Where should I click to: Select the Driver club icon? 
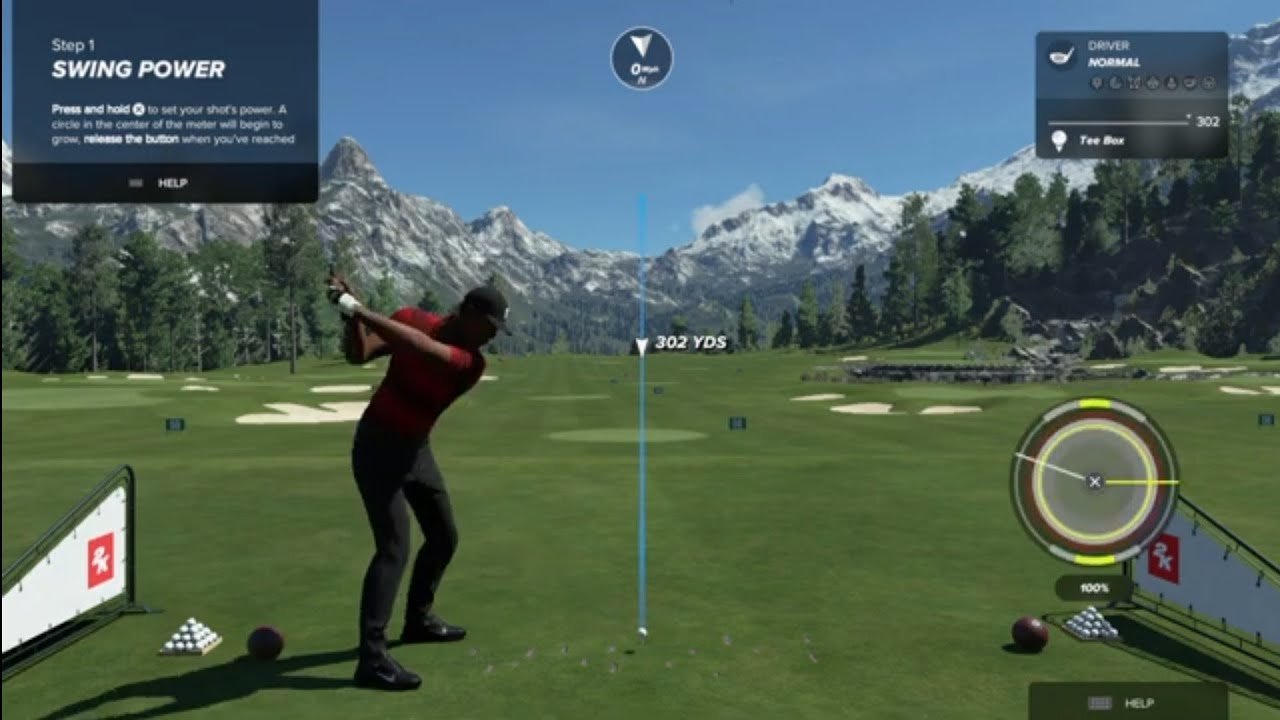point(1061,55)
